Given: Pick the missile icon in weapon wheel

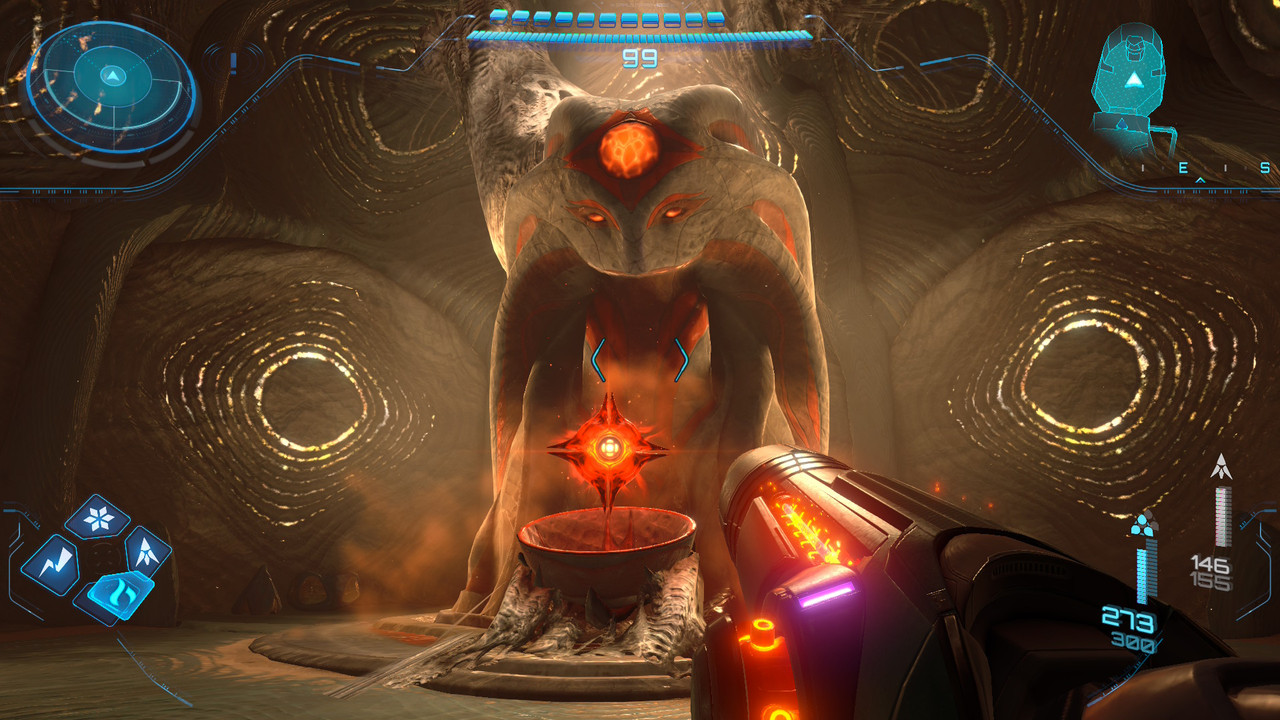Looking at the screenshot, I should coord(146,550).
